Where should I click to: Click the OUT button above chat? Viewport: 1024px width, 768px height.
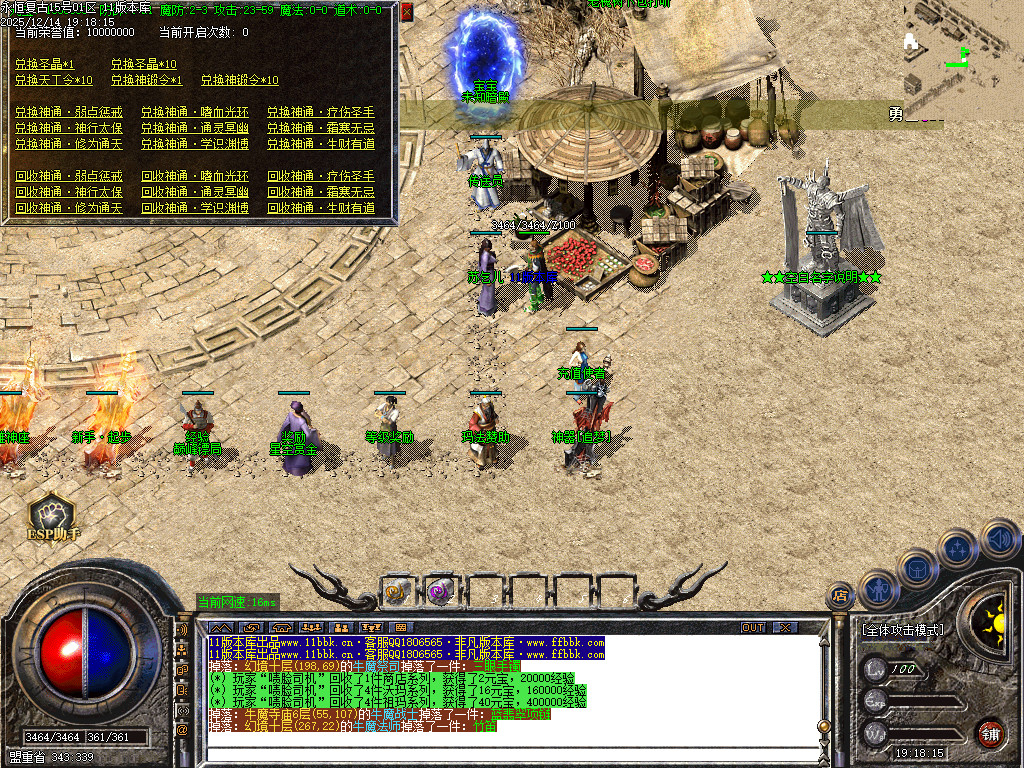753,627
